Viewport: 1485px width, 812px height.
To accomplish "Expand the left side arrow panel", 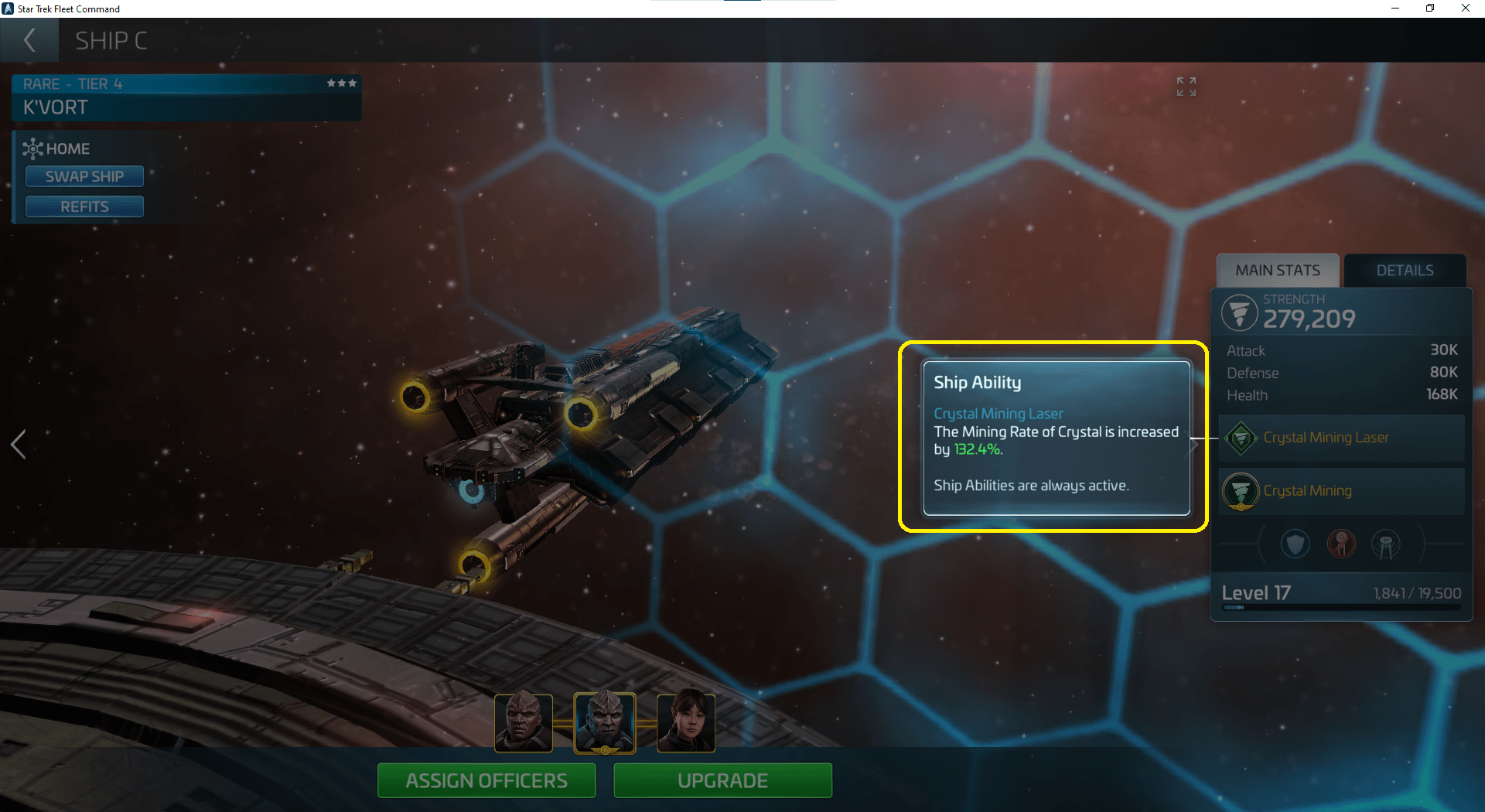I will (x=18, y=445).
